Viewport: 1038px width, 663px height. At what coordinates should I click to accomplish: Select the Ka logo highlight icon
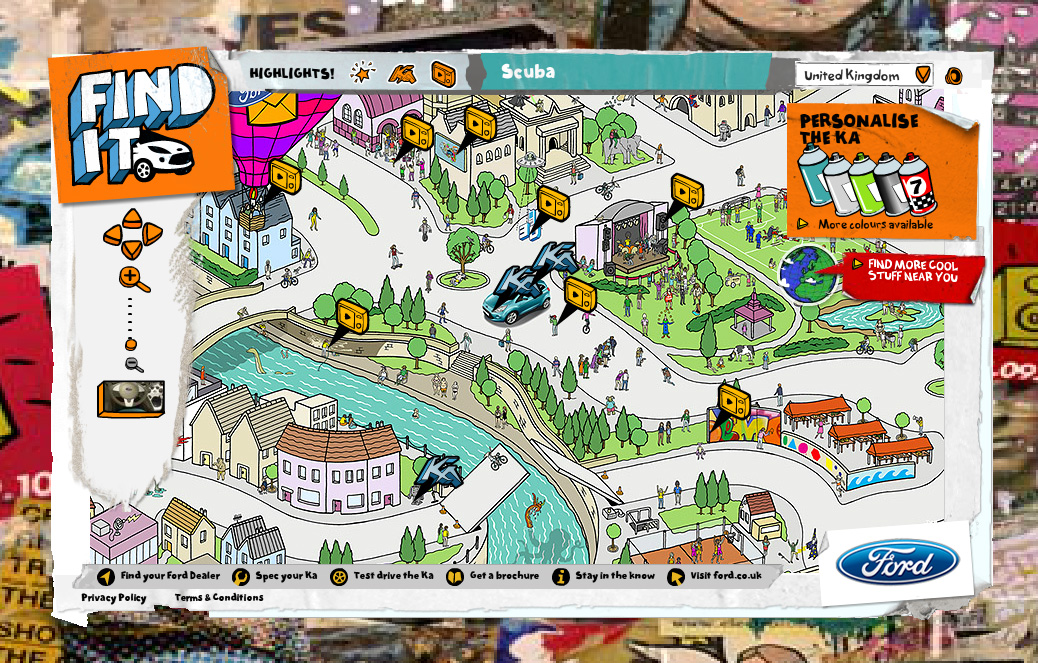403,72
